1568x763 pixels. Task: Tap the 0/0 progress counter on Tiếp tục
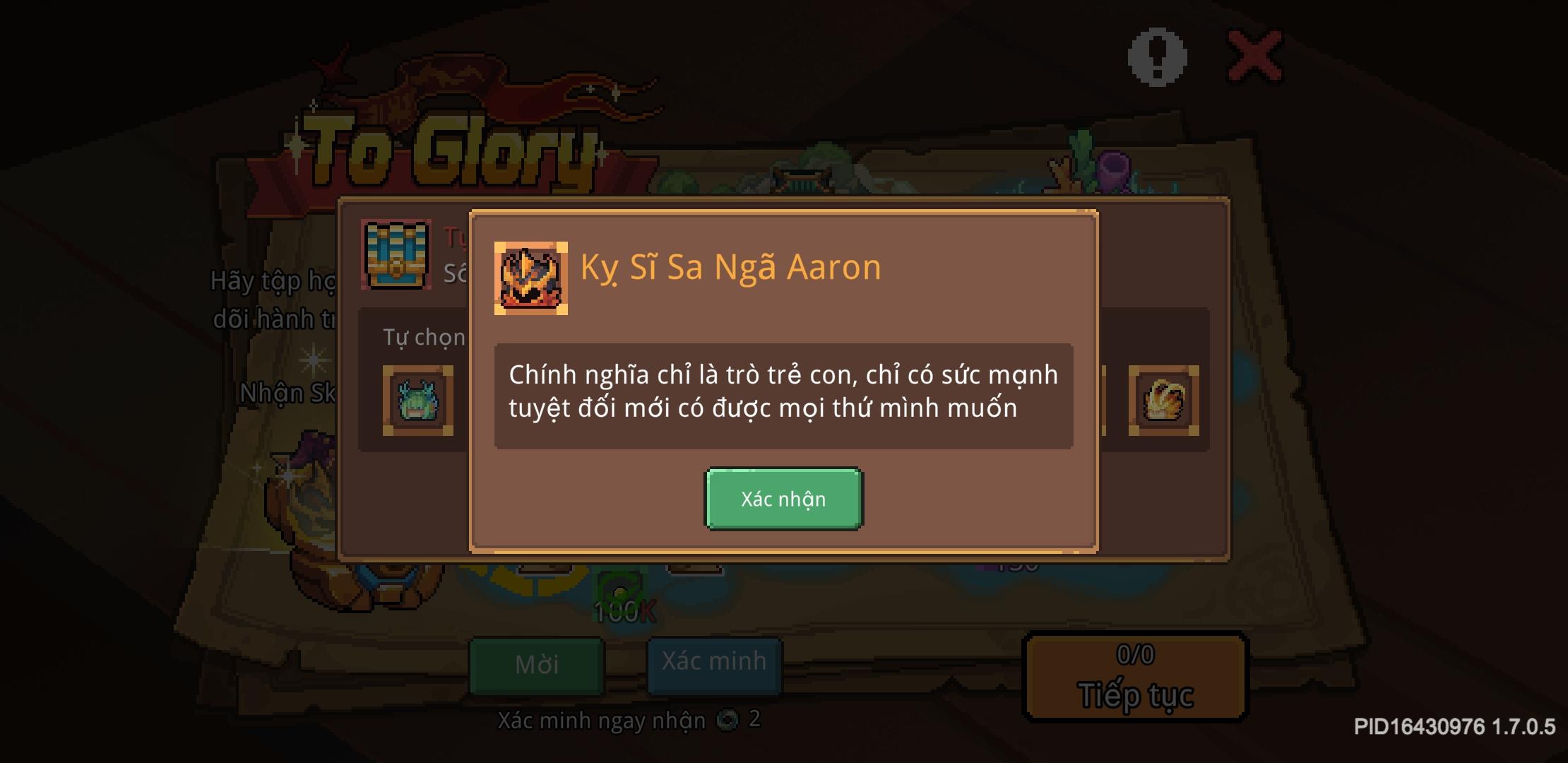tap(1134, 654)
